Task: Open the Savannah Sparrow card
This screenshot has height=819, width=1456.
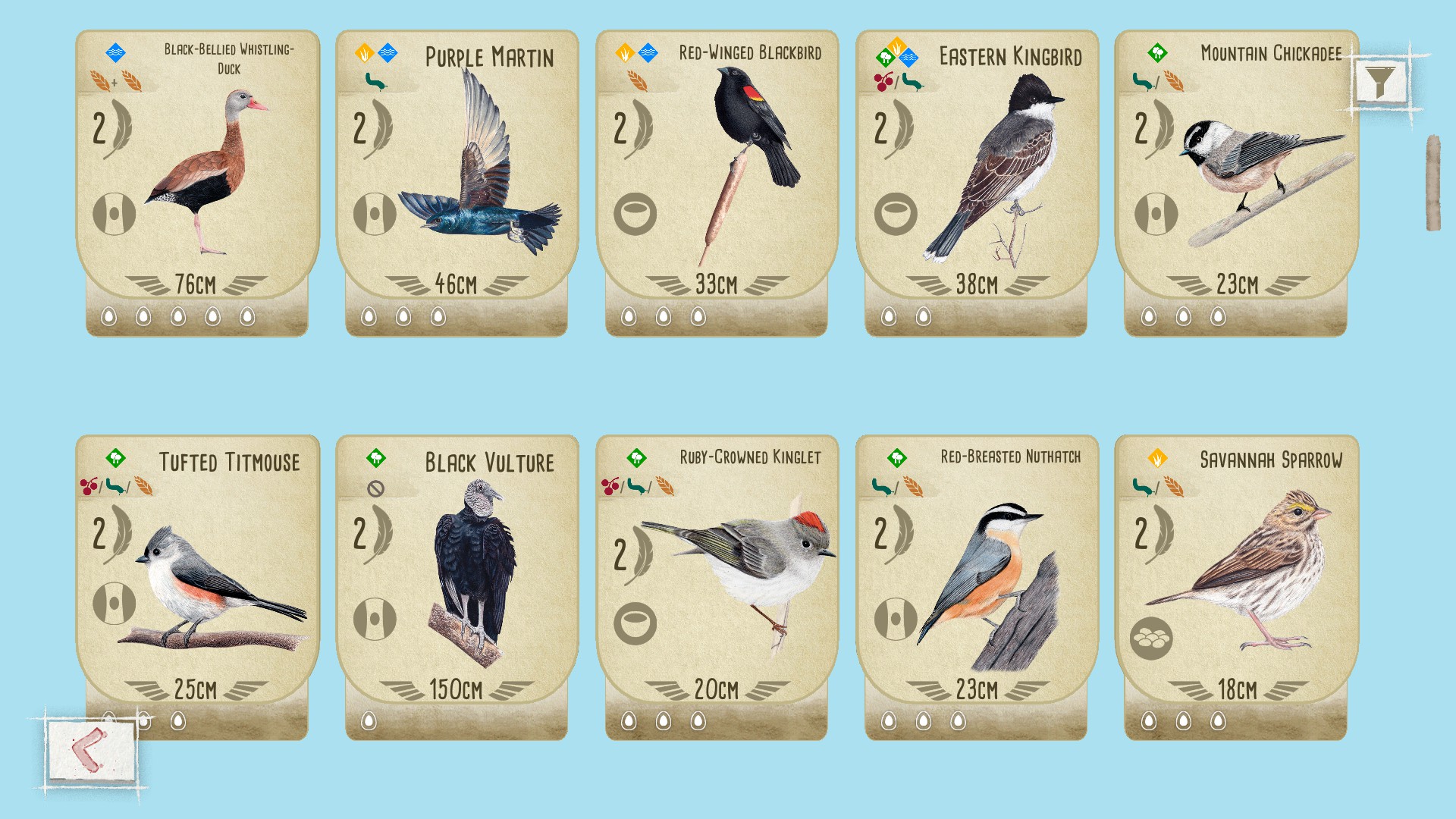Action: 1236,584
